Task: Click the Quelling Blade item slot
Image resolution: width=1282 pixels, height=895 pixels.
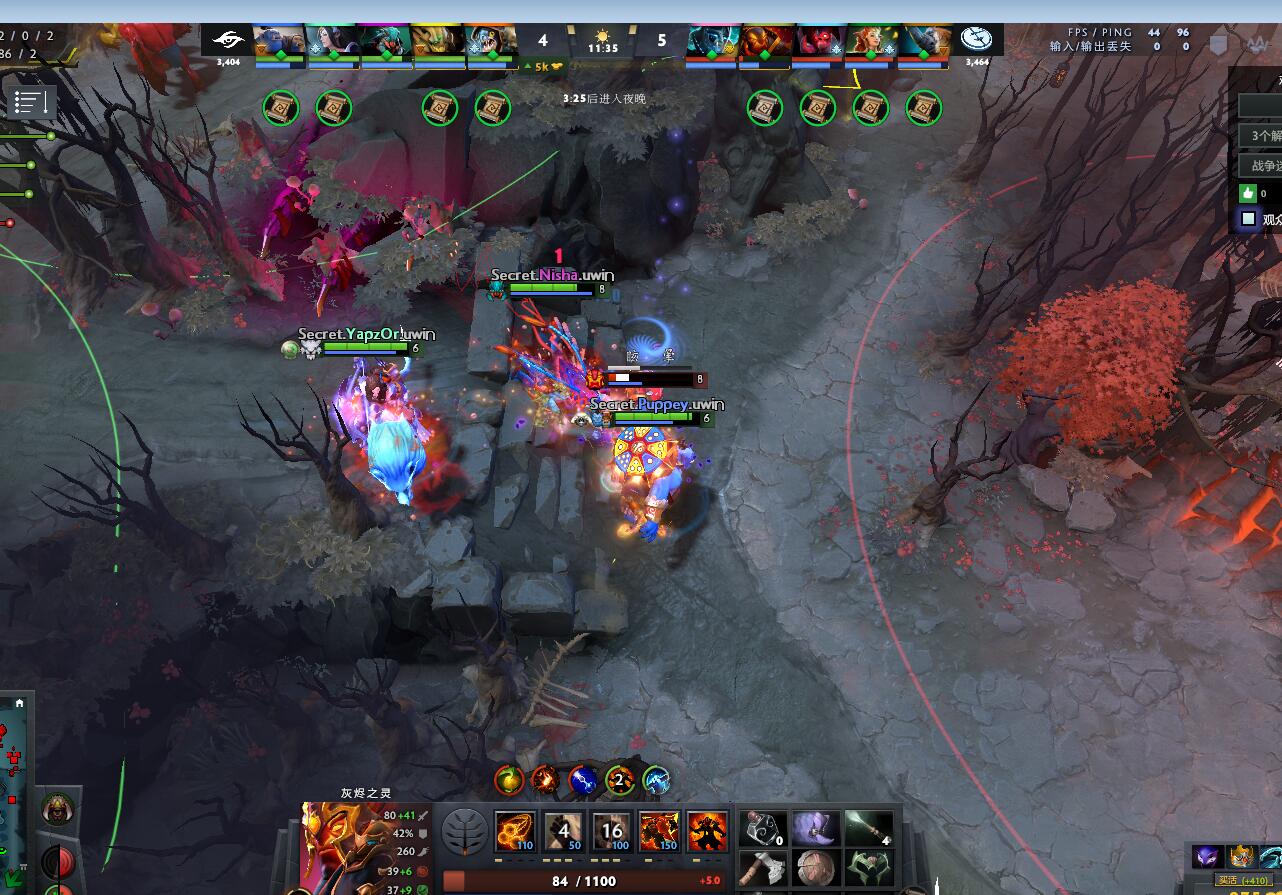Action: pyautogui.click(x=762, y=872)
